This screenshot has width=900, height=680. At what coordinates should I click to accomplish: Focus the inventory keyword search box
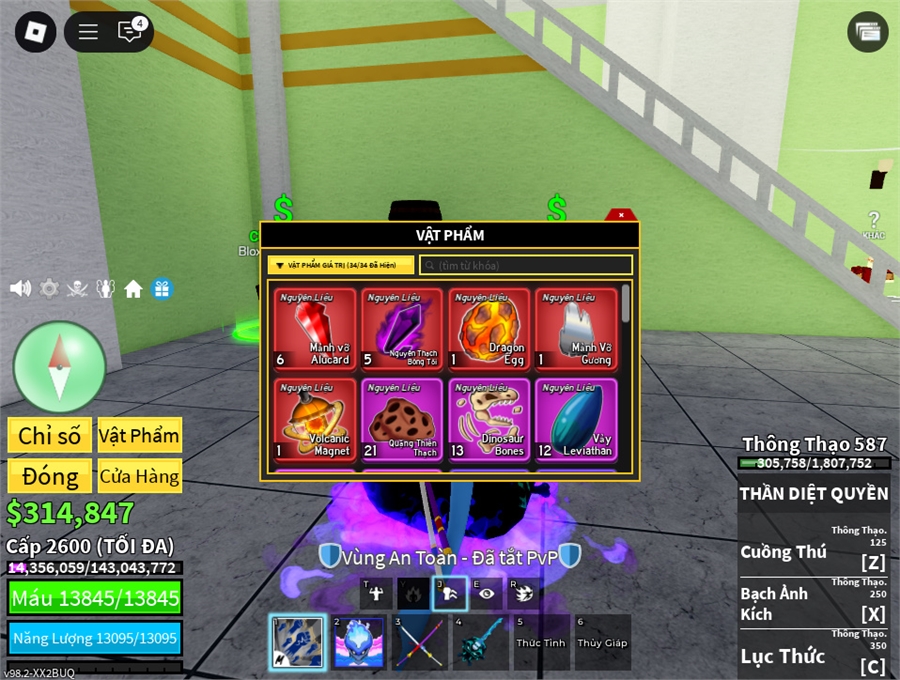point(526,265)
